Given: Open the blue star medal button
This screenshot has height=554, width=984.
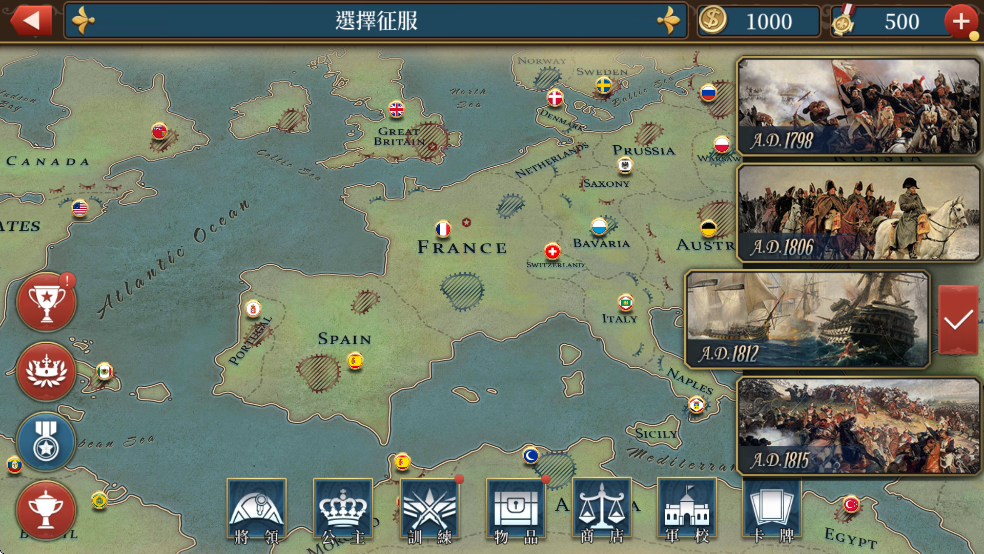Looking at the screenshot, I should (x=46, y=441).
